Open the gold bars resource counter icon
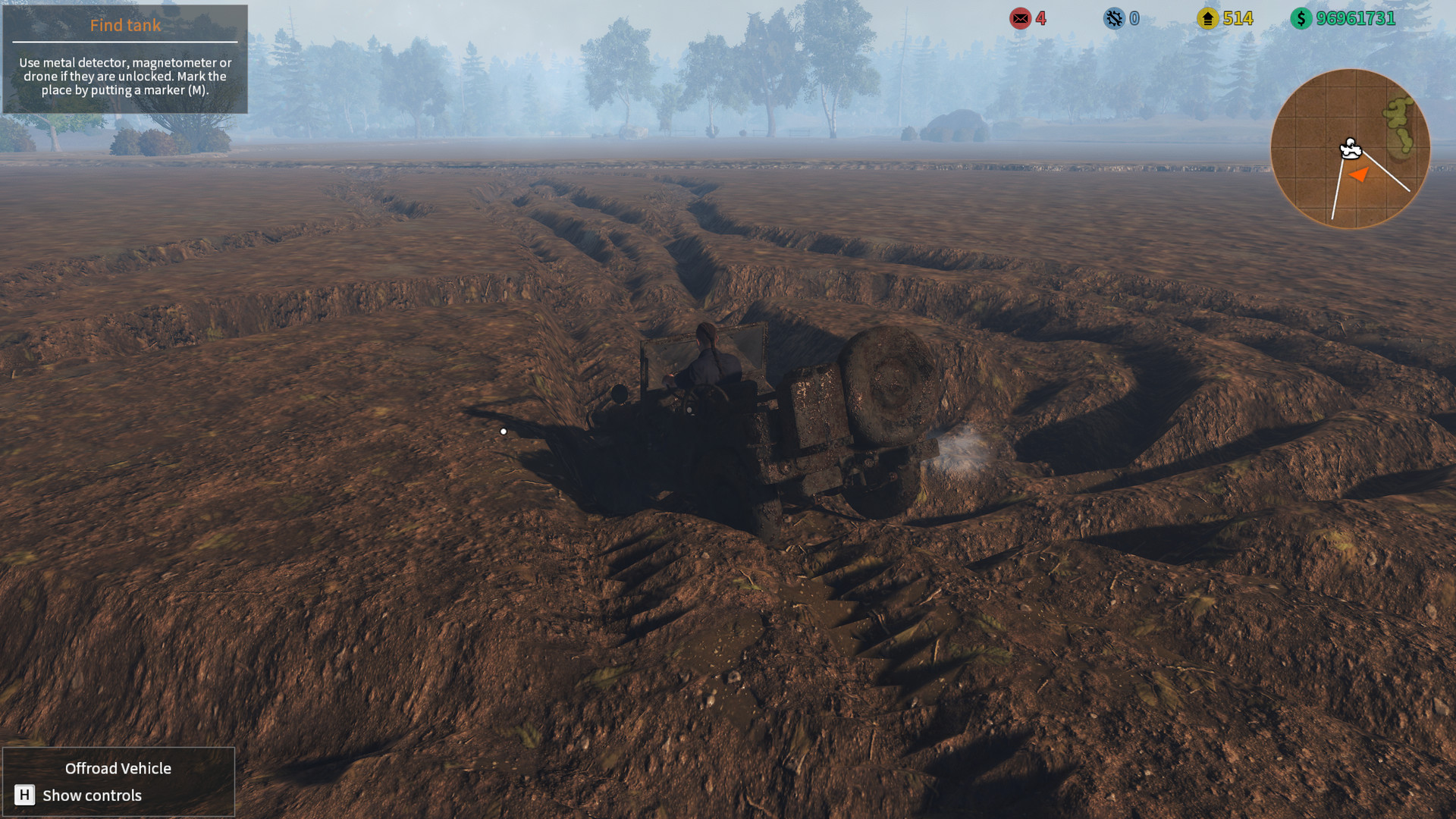This screenshot has height=819, width=1456. click(x=1209, y=18)
